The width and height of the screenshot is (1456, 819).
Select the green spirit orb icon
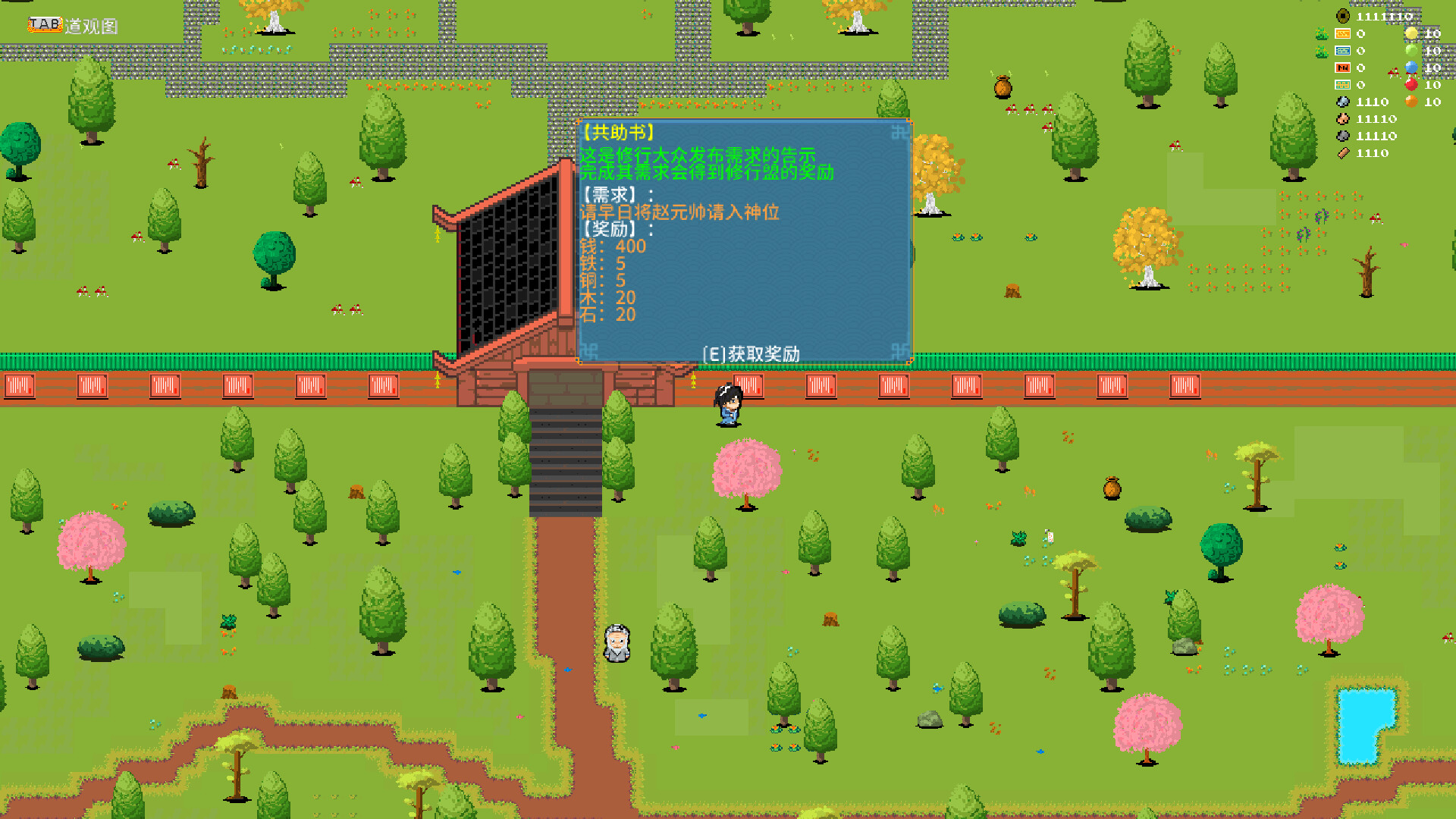pos(1412,50)
